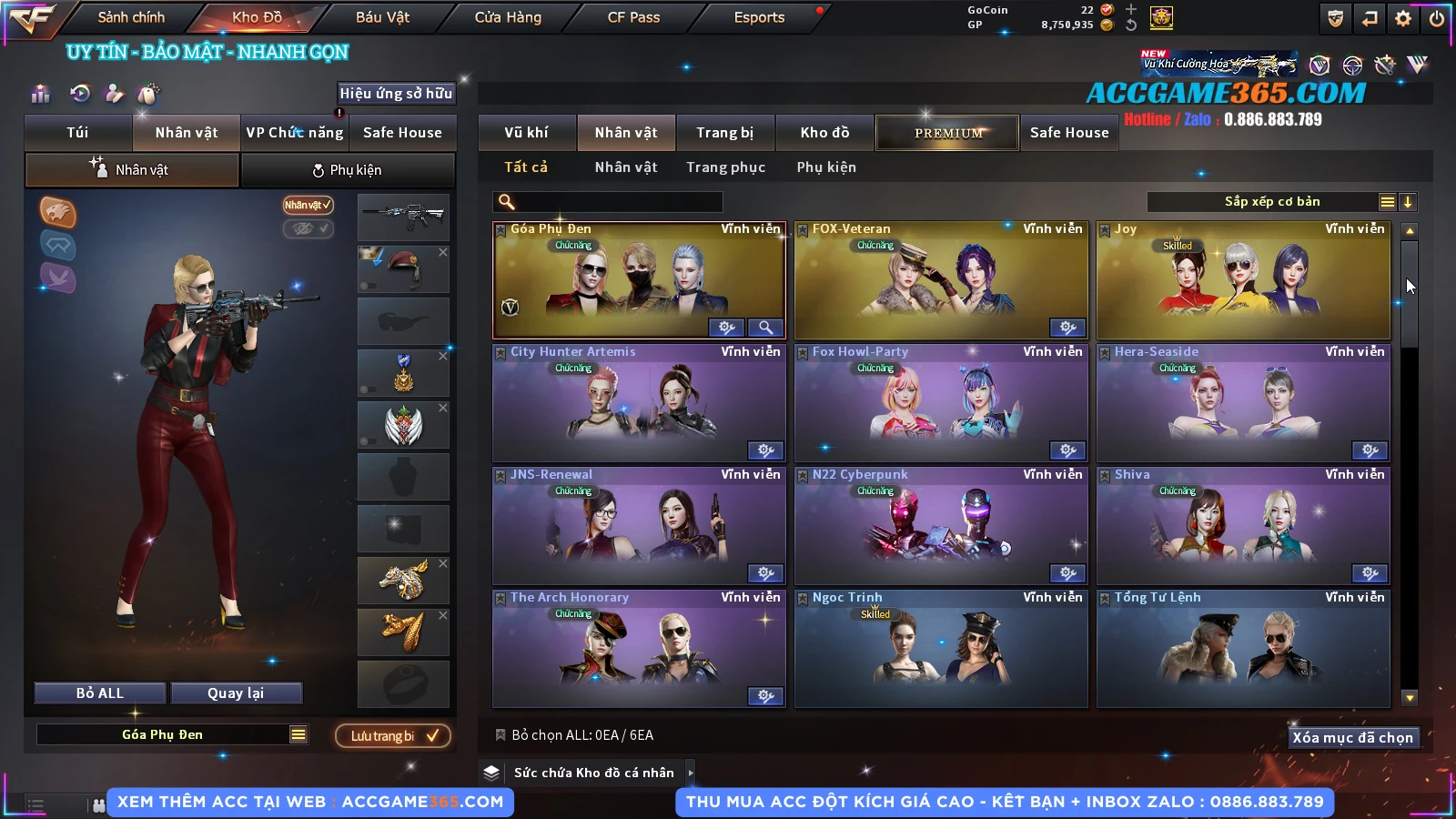The image size is (1456, 819).
Task: Filter by Trang phục category
Action: [725, 167]
